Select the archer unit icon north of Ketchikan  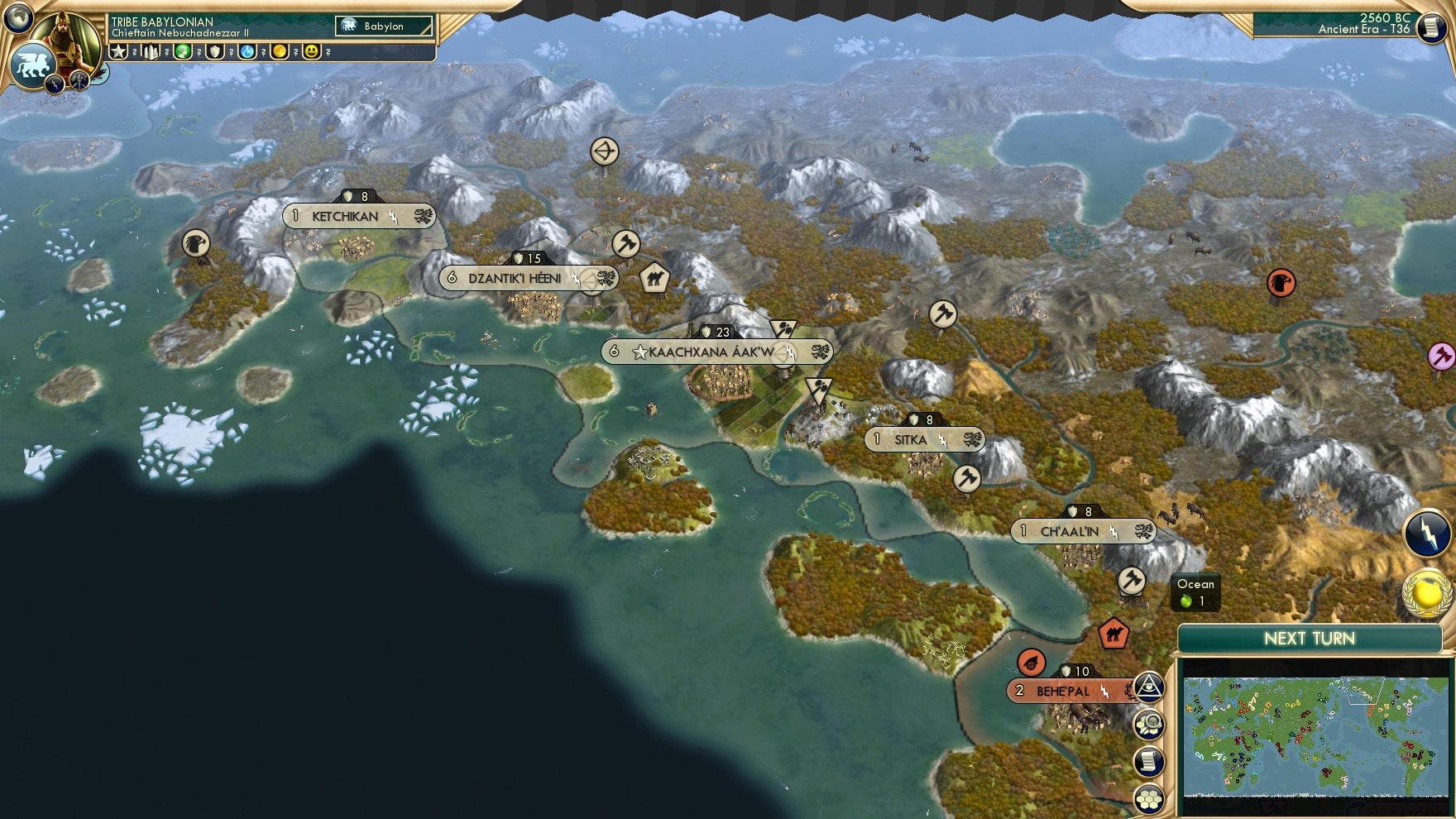coord(606,151)
